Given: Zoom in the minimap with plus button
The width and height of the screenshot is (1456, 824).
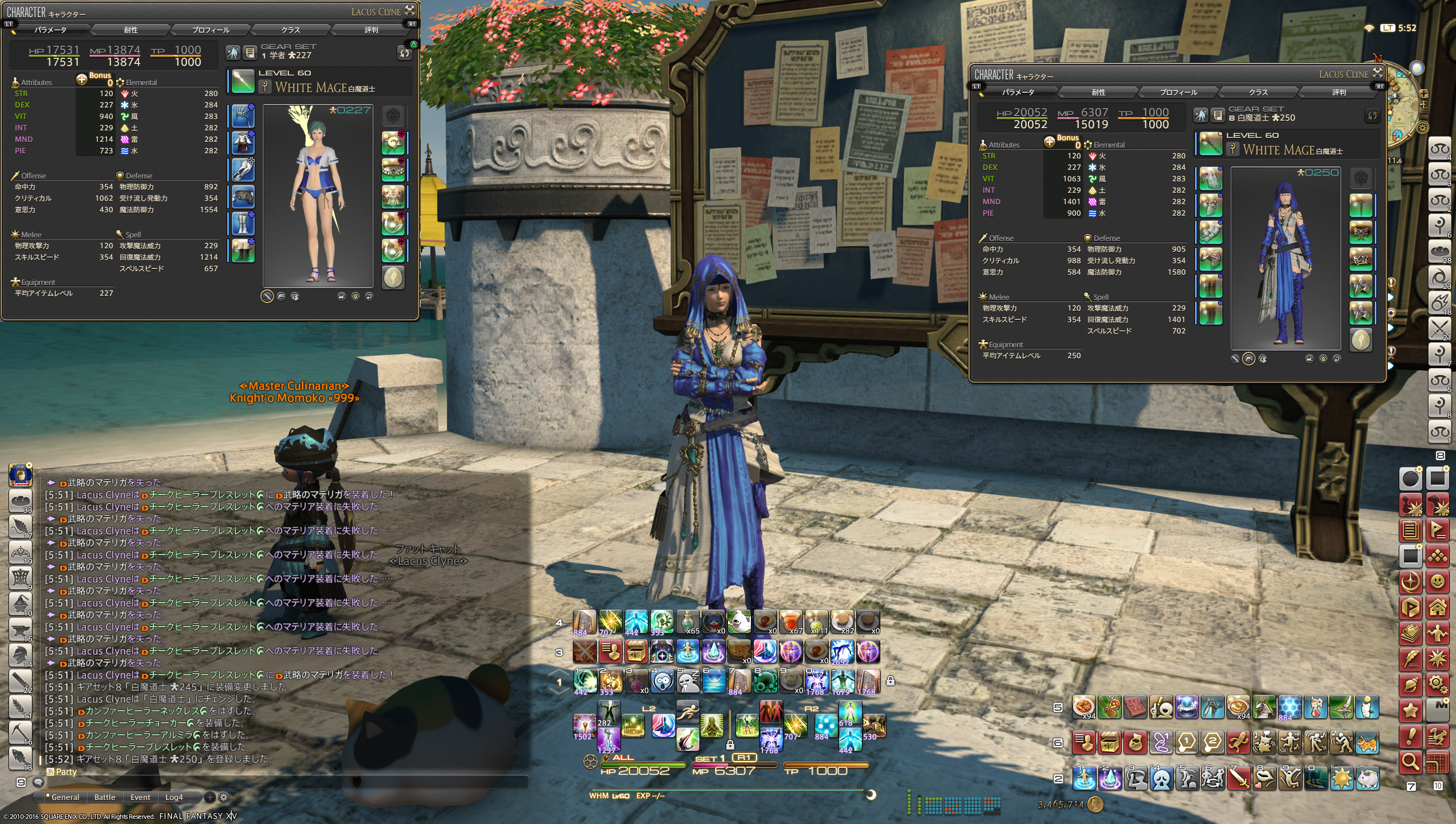Looking at the screenshot, I should point(1423,93).
